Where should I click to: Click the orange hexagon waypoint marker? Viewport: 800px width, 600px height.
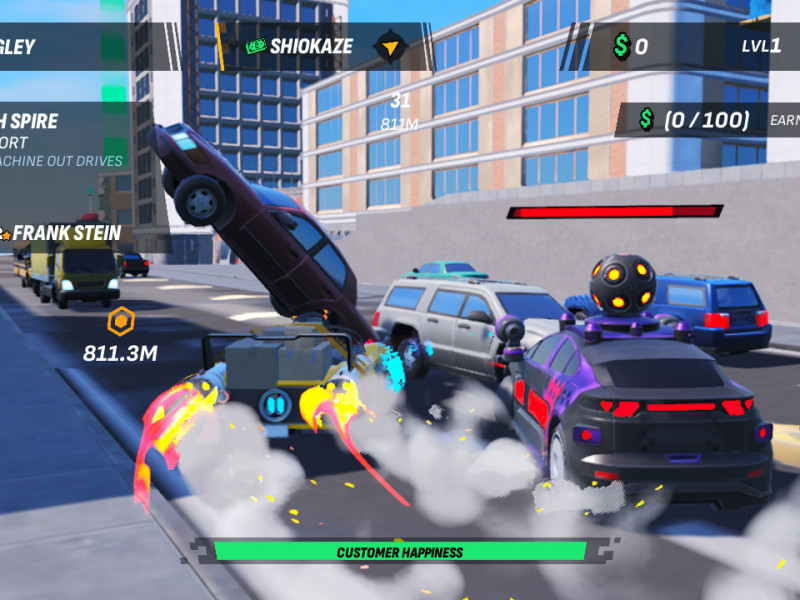click(121, 322)
